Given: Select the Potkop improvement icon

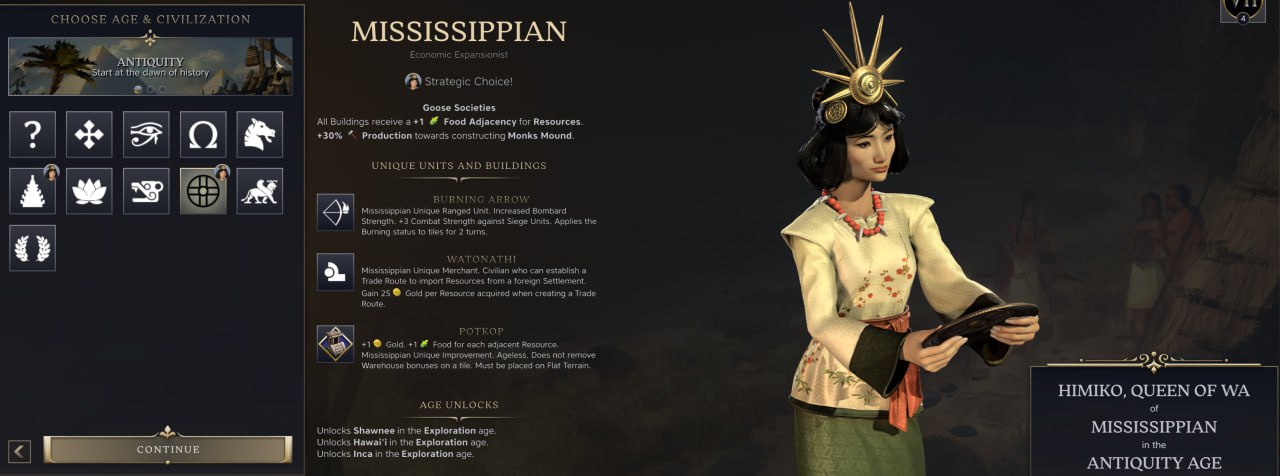Looking at the screenshot, I should tap(335, 344).
